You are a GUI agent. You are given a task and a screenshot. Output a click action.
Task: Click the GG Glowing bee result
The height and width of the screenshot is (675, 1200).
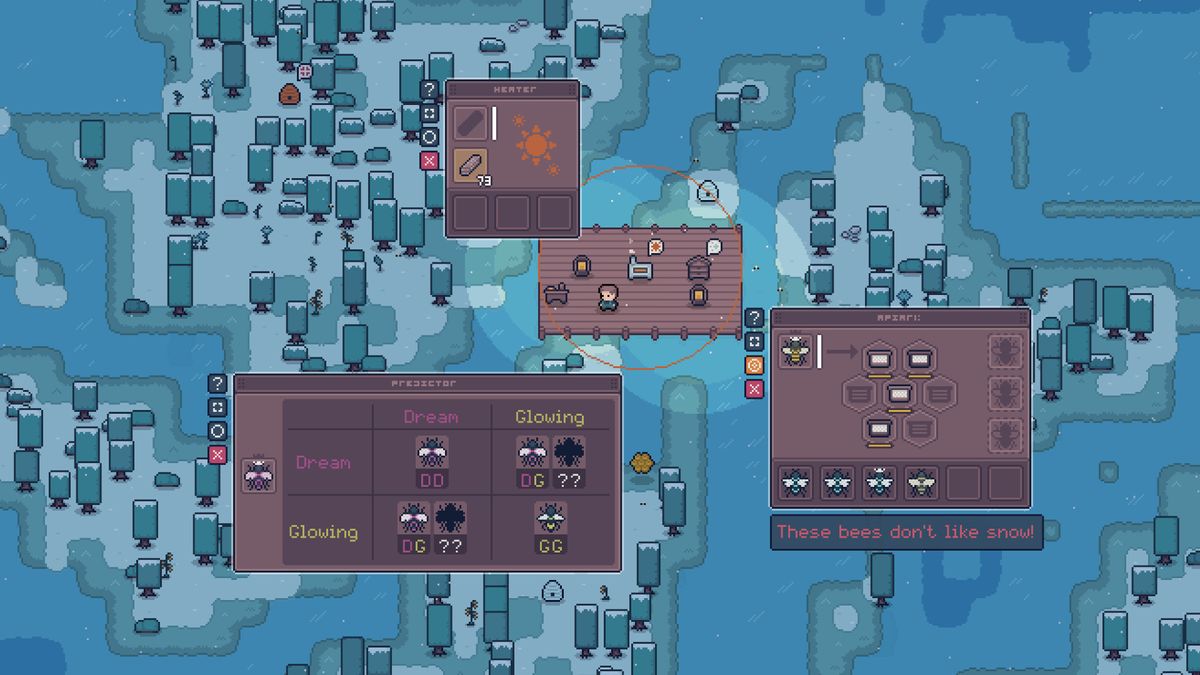(550, 527)
